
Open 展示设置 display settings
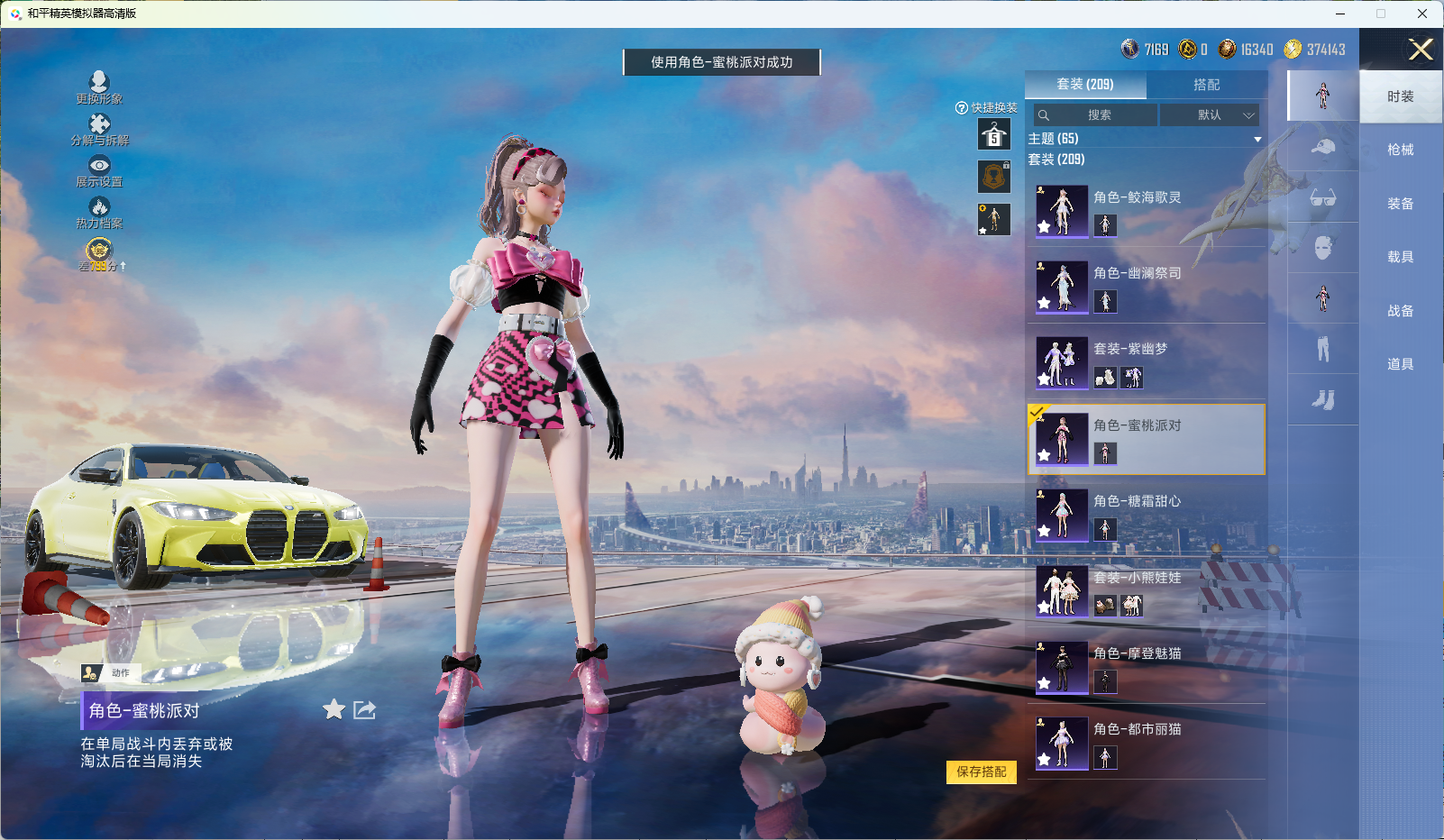(99, 170)
